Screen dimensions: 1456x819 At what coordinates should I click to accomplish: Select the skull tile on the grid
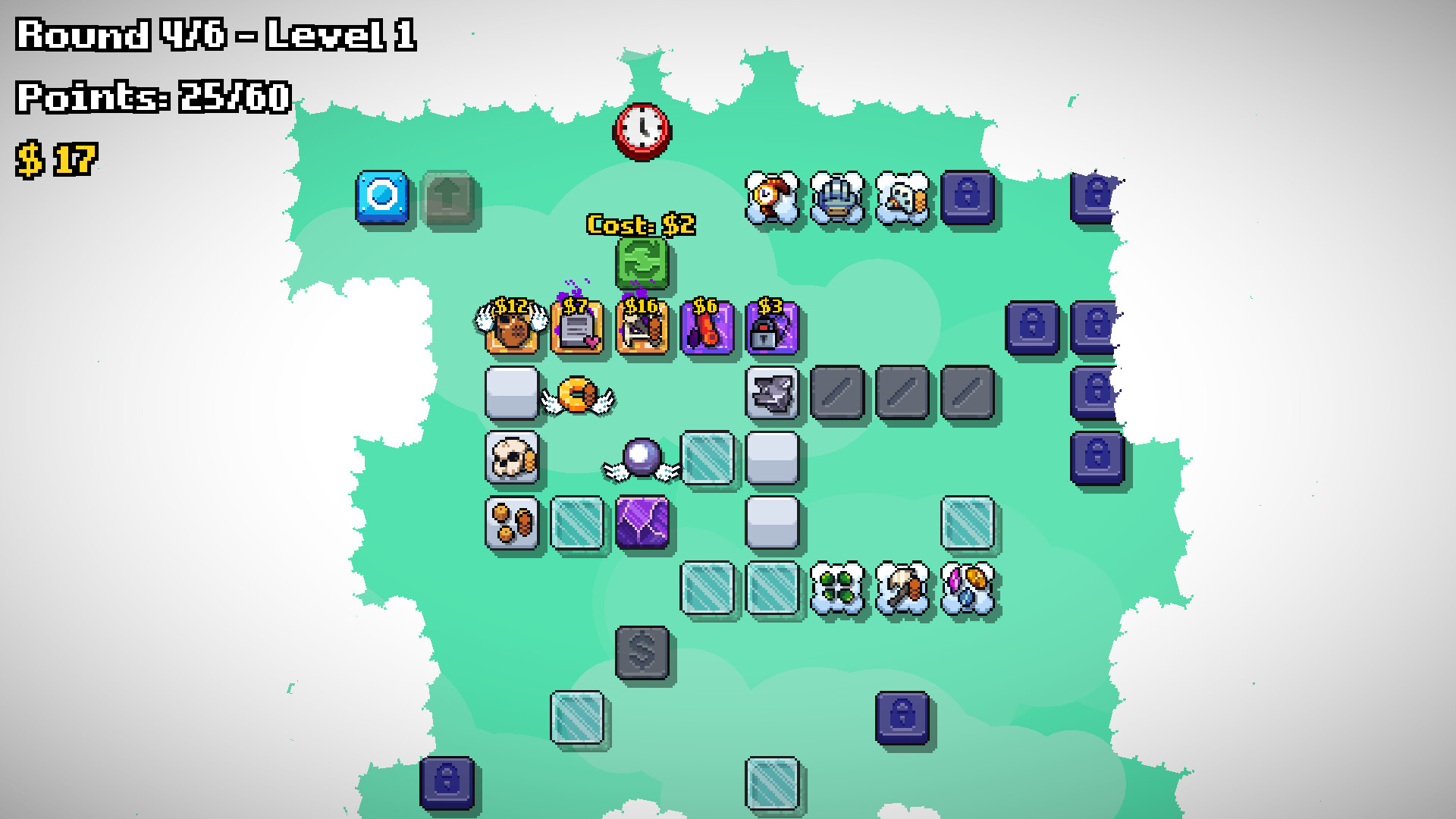[x=513, y=458]
